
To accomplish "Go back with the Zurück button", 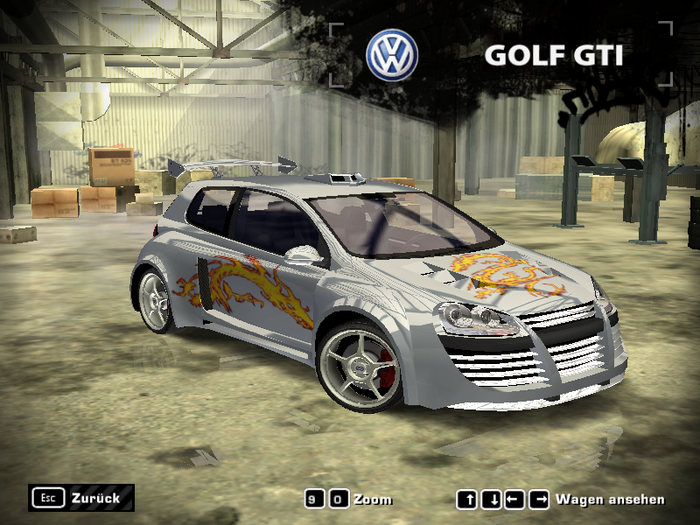I will [x=82, y=497].
